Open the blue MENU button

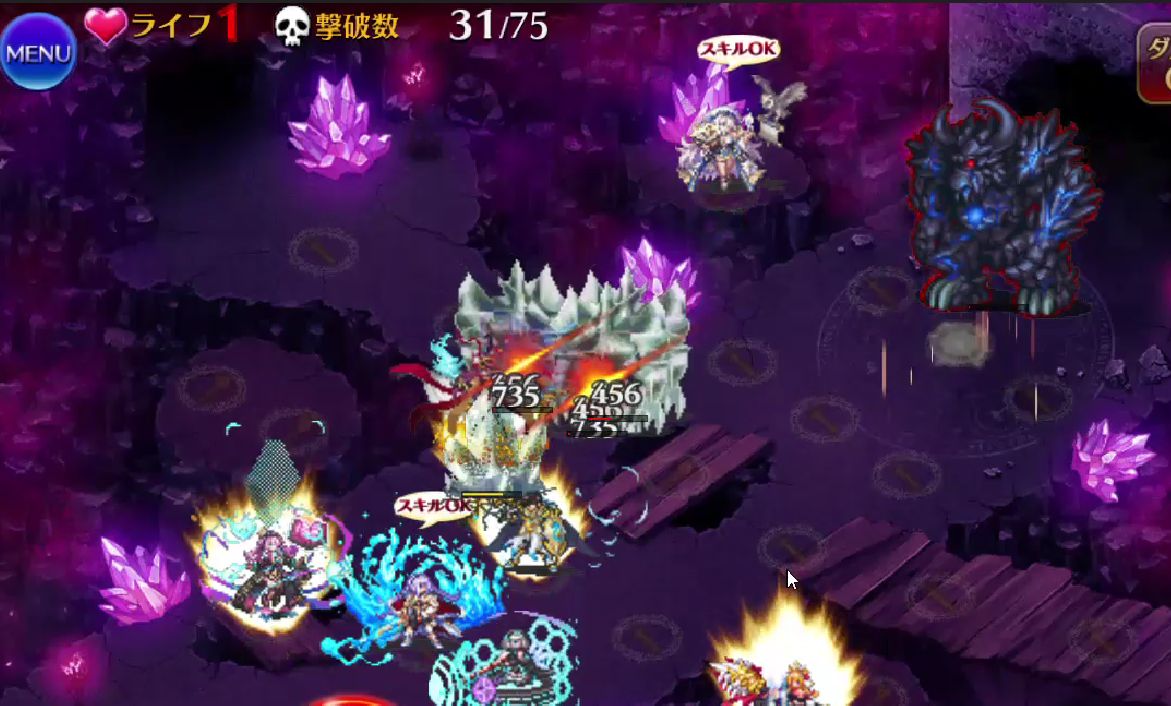[38, 52]
